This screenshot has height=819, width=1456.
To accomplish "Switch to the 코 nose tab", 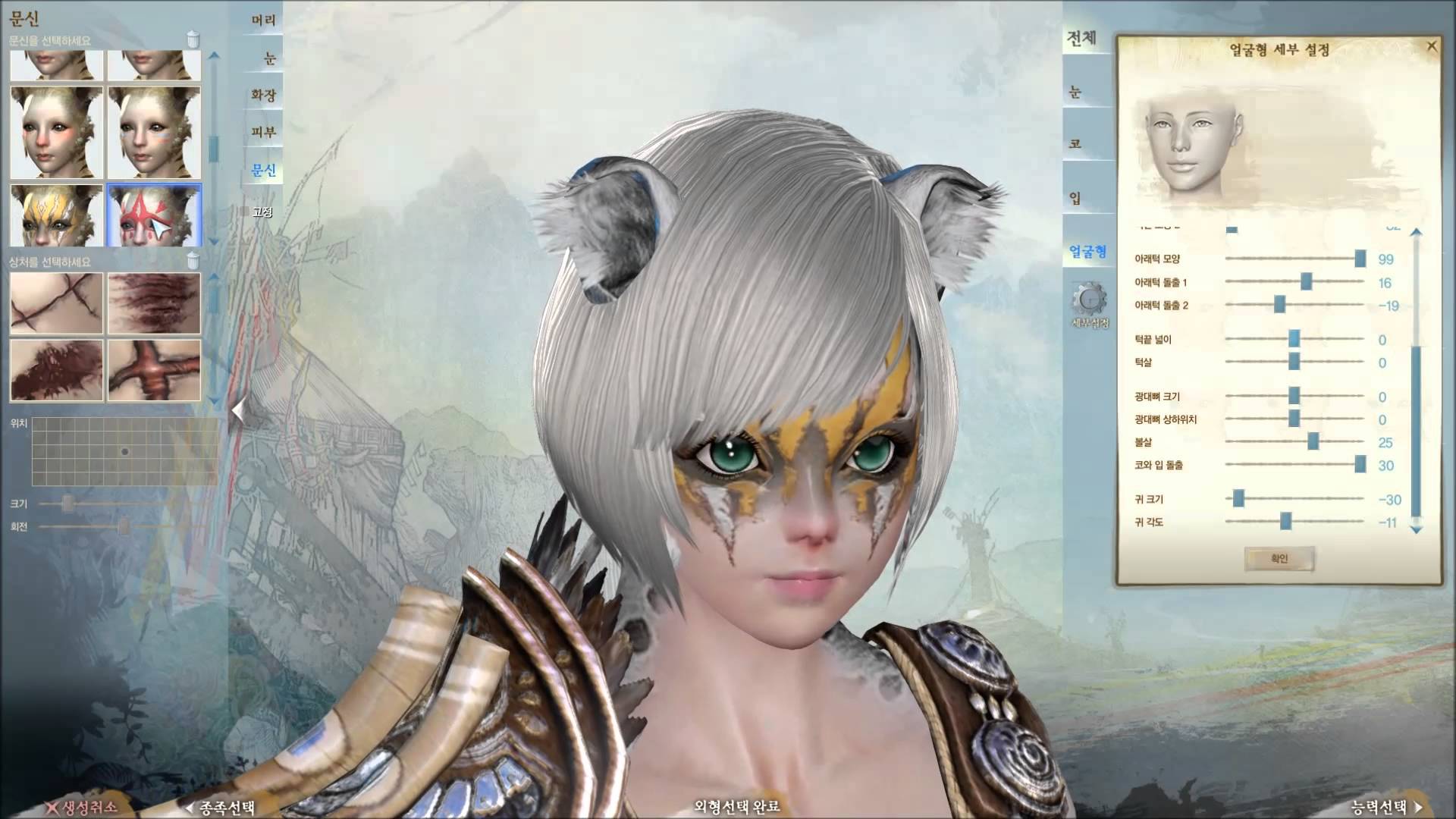I will pyautogui.click(x=1075, y=143).
